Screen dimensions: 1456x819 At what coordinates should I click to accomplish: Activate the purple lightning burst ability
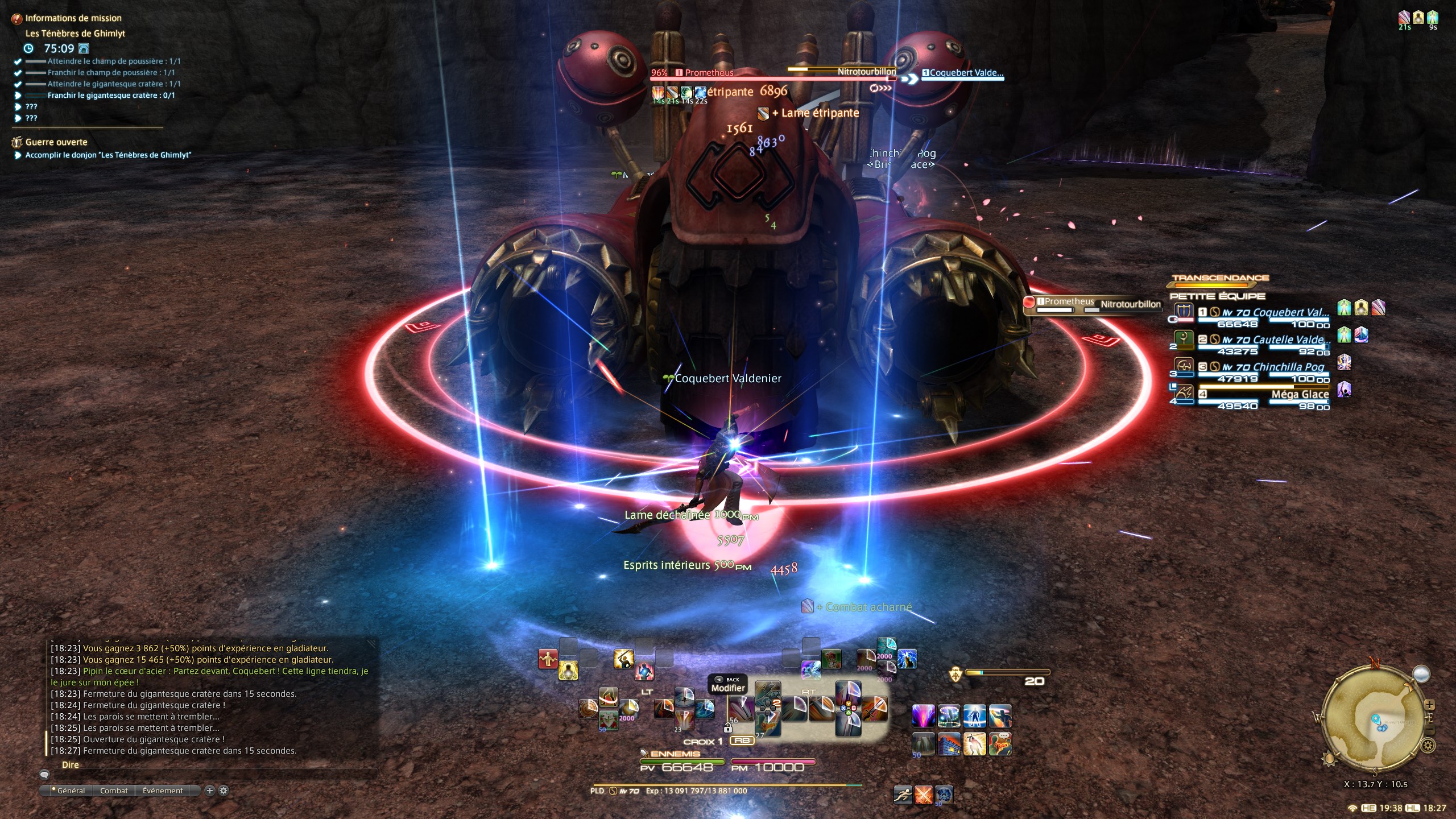click(923, 715)
